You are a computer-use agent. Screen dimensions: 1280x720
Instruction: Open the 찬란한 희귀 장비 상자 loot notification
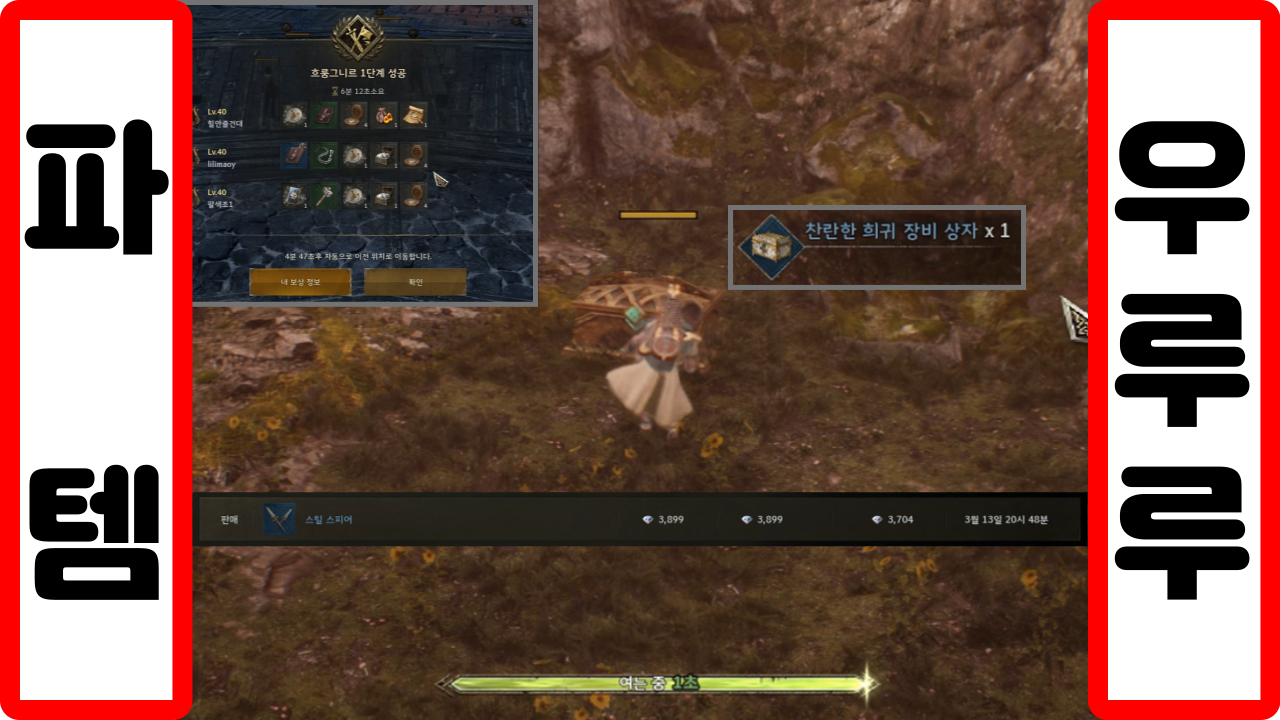pyautogui.click(x=876, y=247)
